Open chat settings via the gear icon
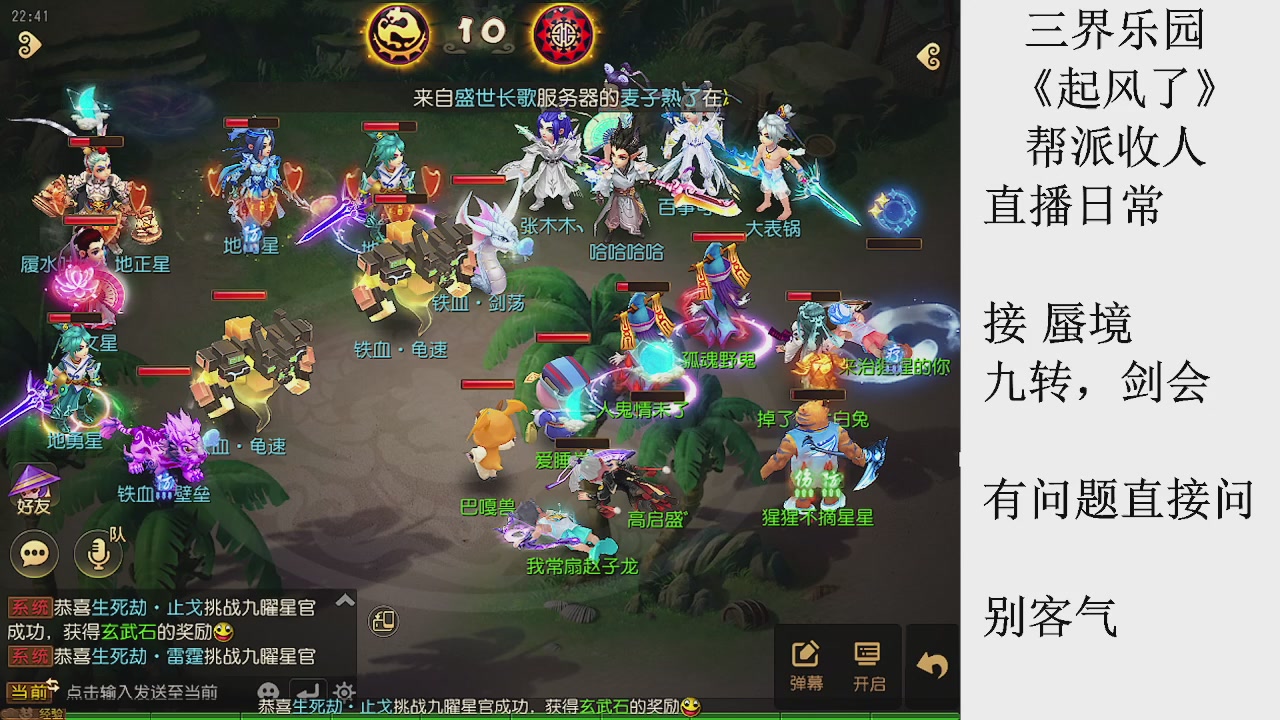The width and height of the screenshot is (1280, 720). click(x=343, y=693)
